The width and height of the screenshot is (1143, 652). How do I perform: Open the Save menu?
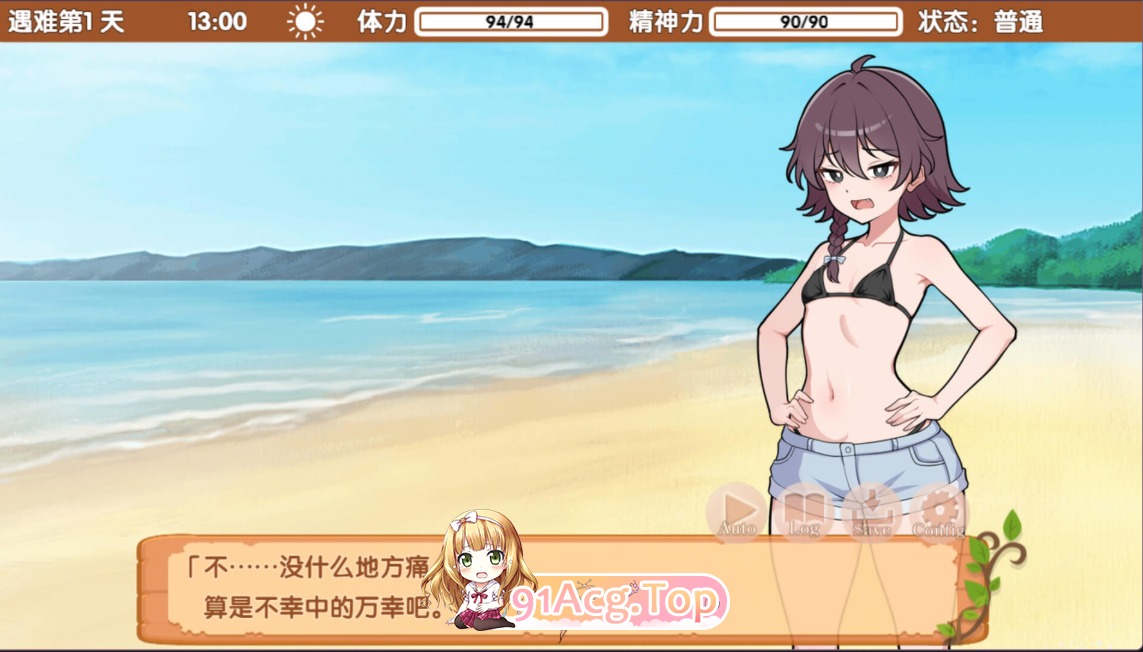point(871,512)
